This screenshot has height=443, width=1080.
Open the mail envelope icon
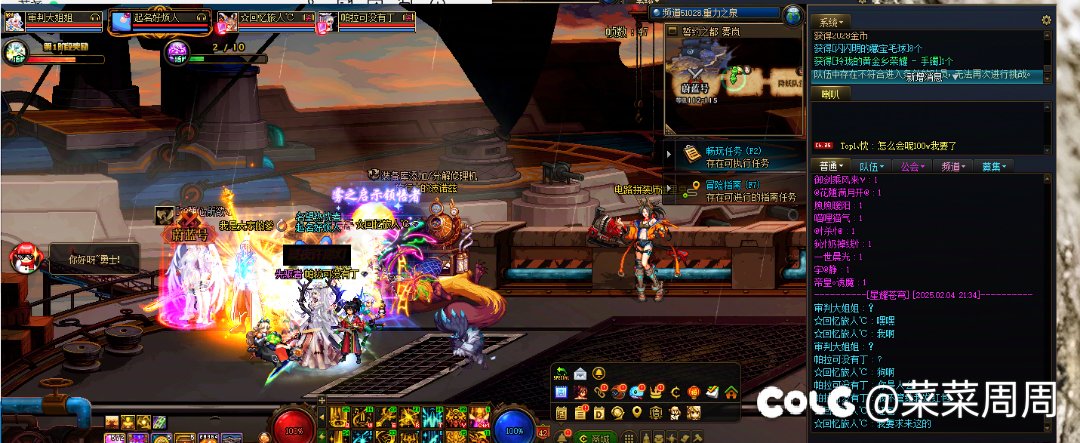[579, 373]
